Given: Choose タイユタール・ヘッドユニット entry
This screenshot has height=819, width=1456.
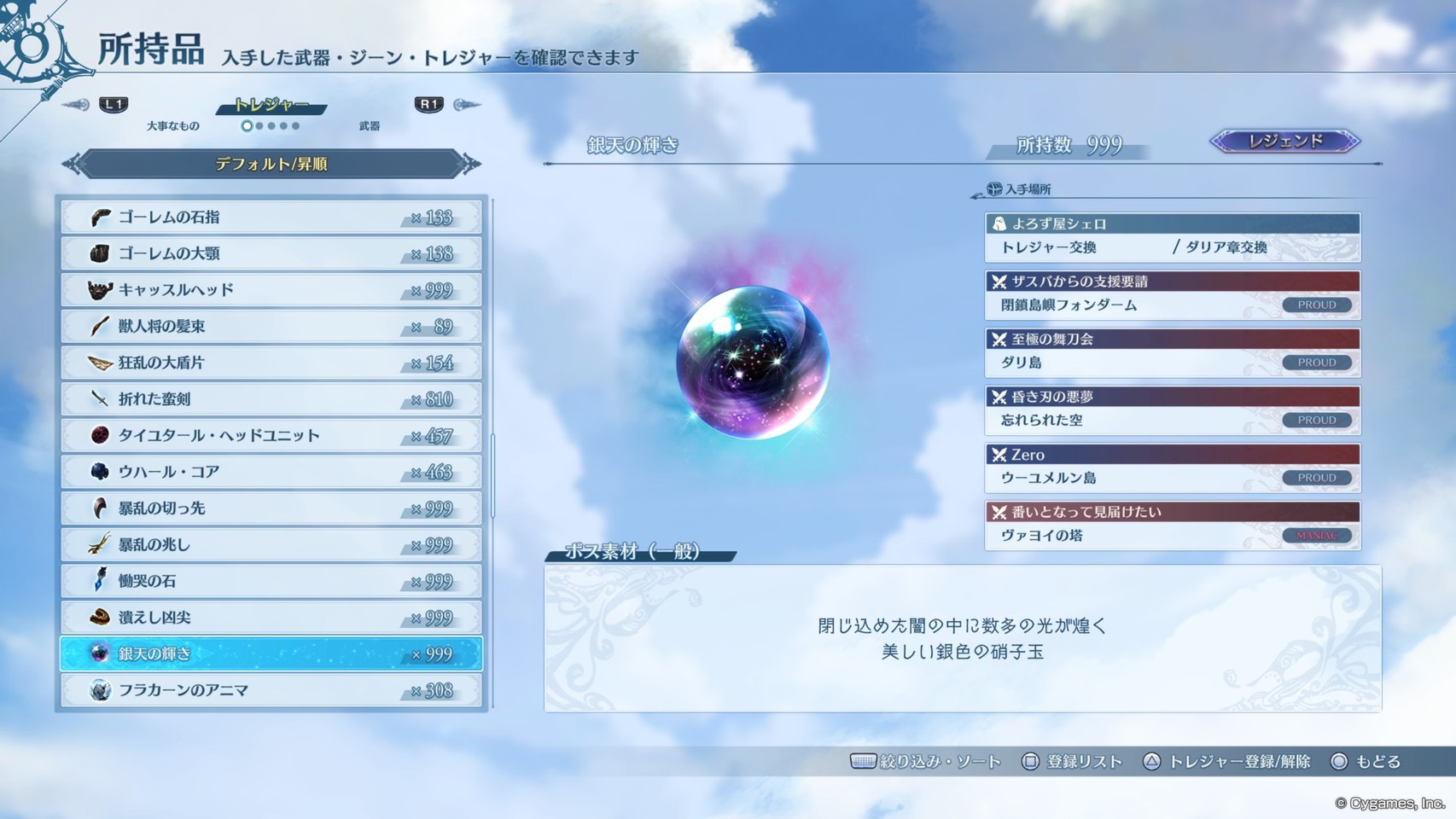Looking at the screenshot, I should [x=271, y=436].
